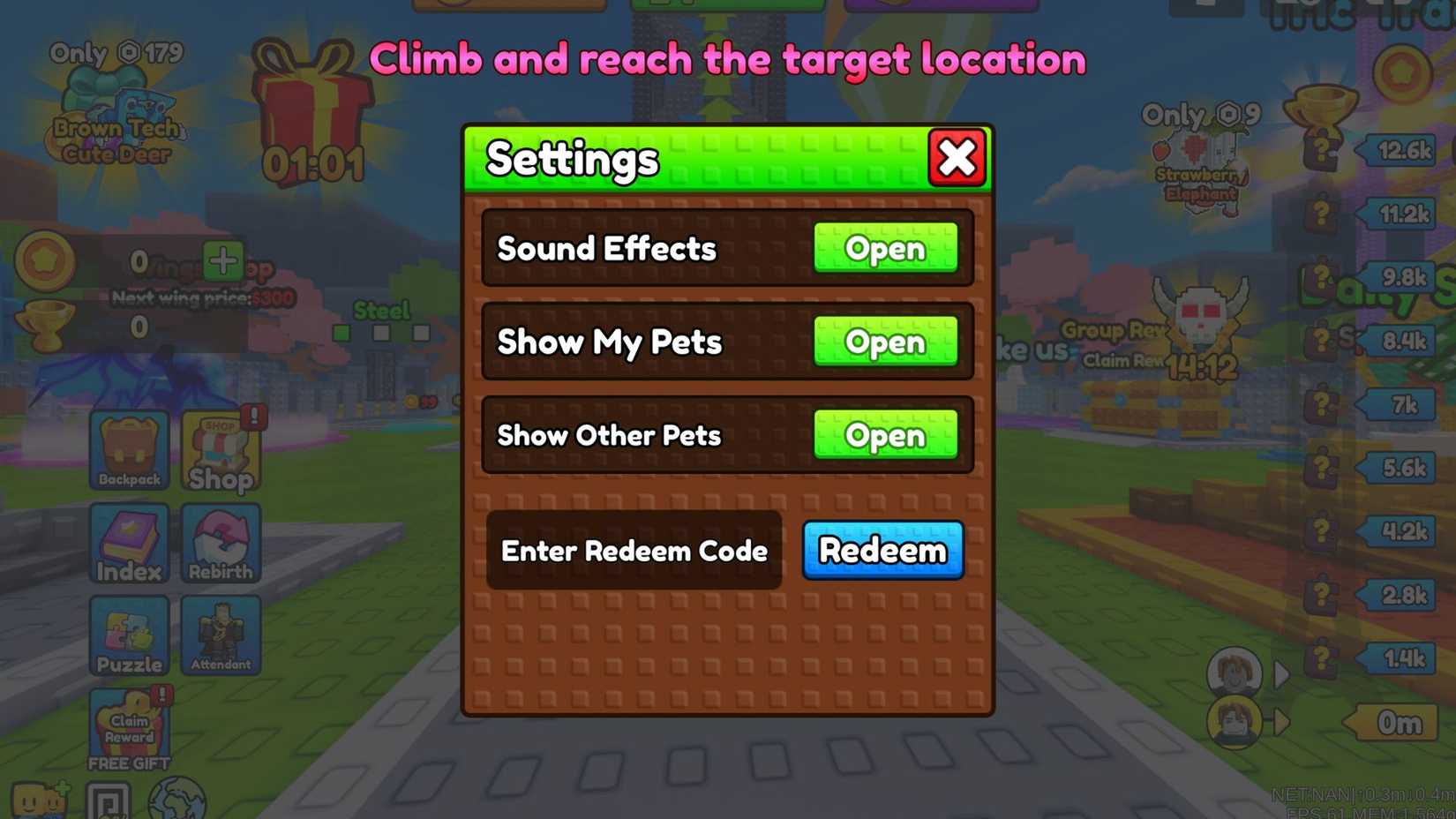View the Strawberry Elephant offer

point(1197,159)
